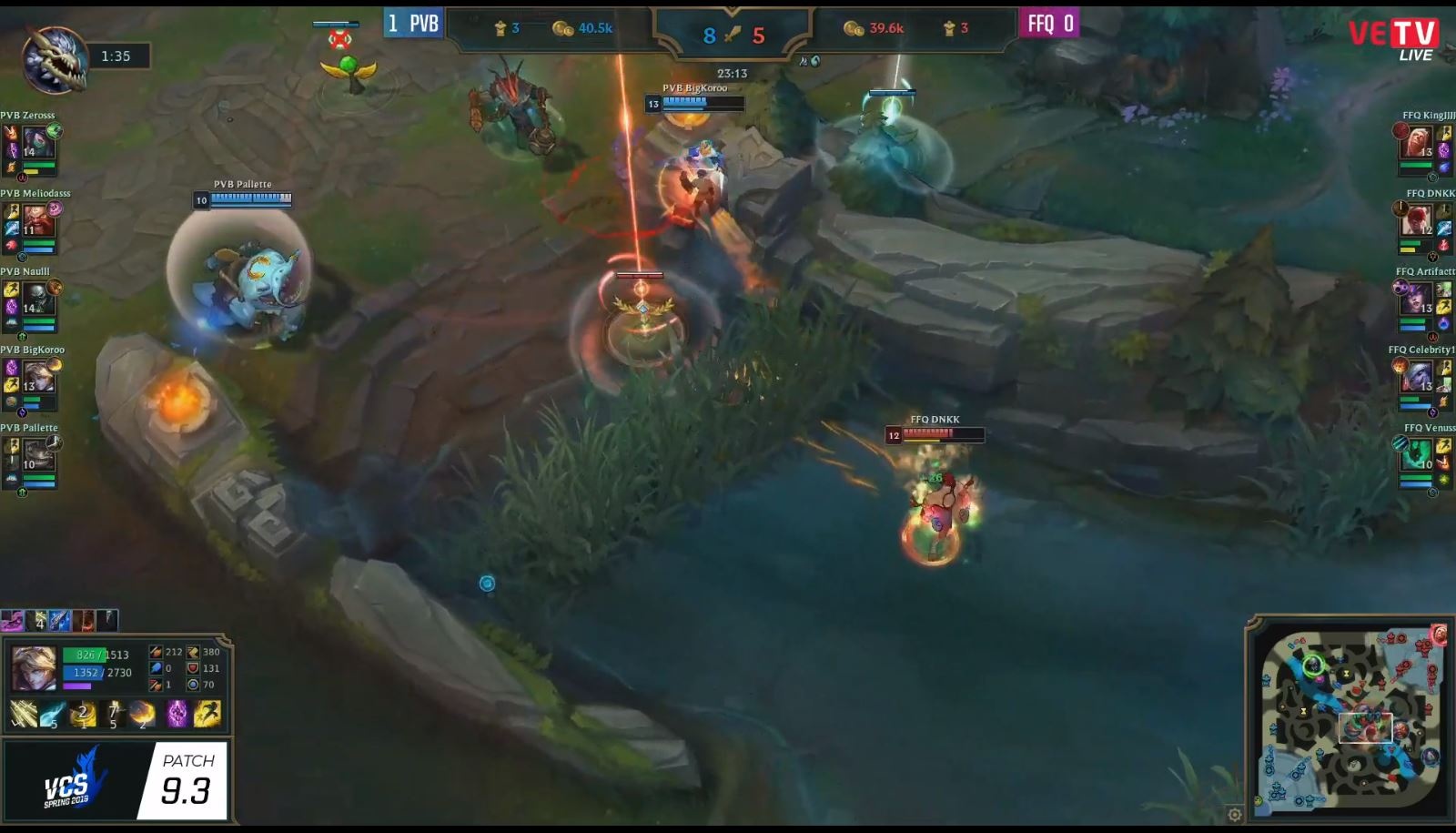Select PVB Zerosss in the team list
The width and height of the screenshot is (1456, 833).
(x=35, y=143)
